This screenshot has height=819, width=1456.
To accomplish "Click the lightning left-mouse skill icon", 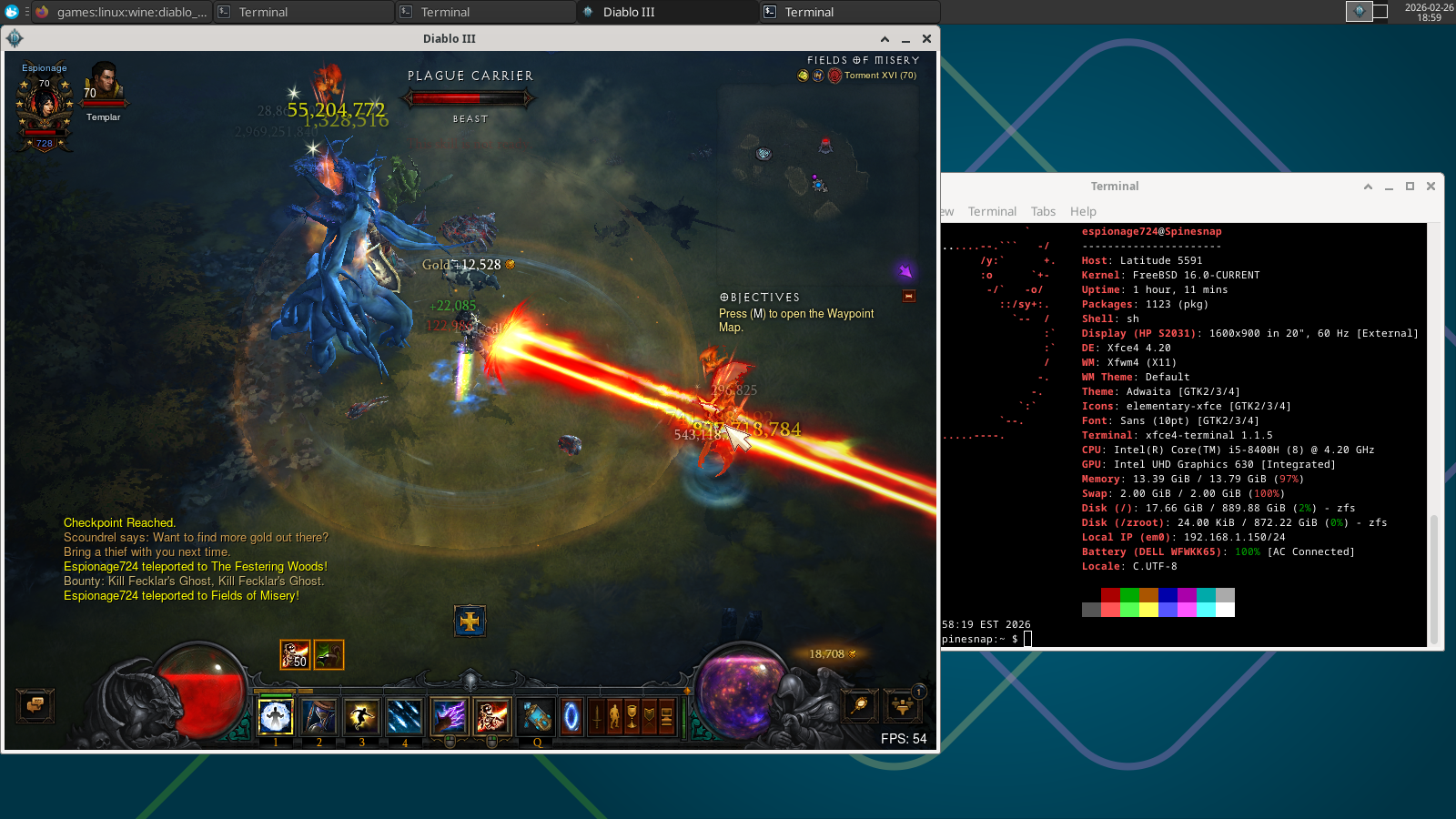I will click(449, 718).
